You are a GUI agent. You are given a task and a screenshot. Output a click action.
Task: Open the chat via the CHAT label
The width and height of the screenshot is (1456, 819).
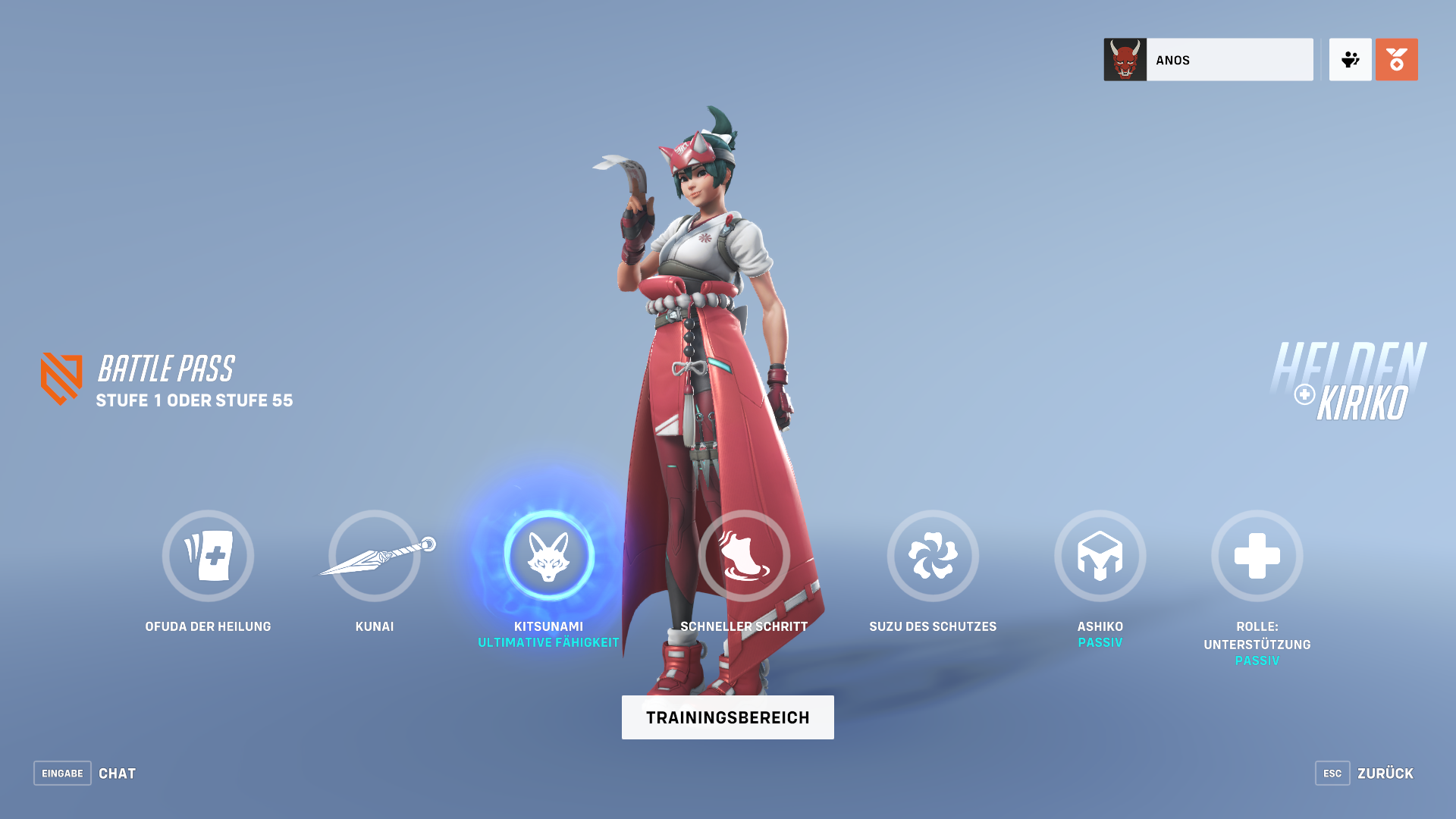click(117, 773)
